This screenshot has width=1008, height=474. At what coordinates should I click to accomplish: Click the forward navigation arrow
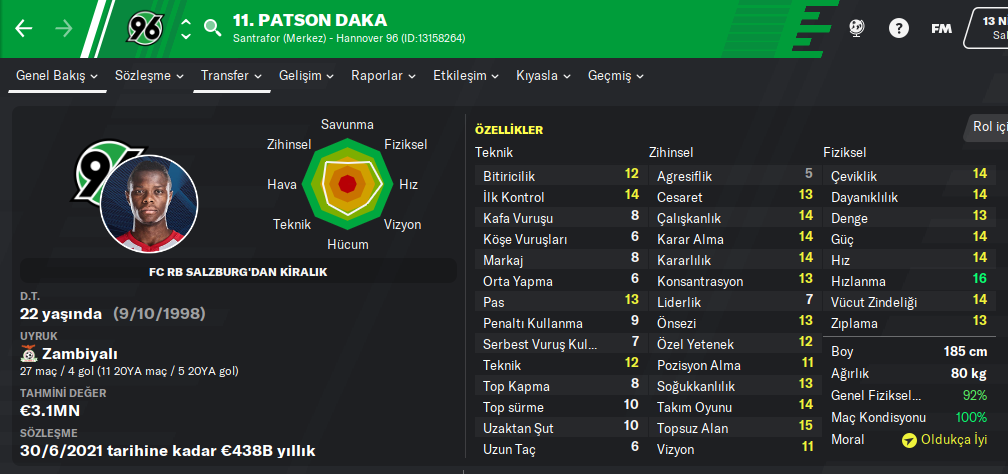coord(64,28)
